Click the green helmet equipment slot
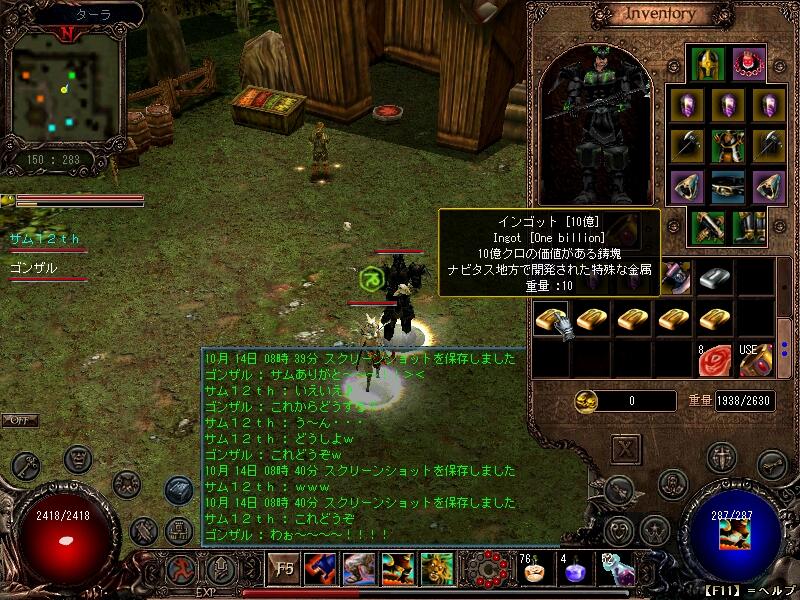The image size is (800, 600). (708, 64)
